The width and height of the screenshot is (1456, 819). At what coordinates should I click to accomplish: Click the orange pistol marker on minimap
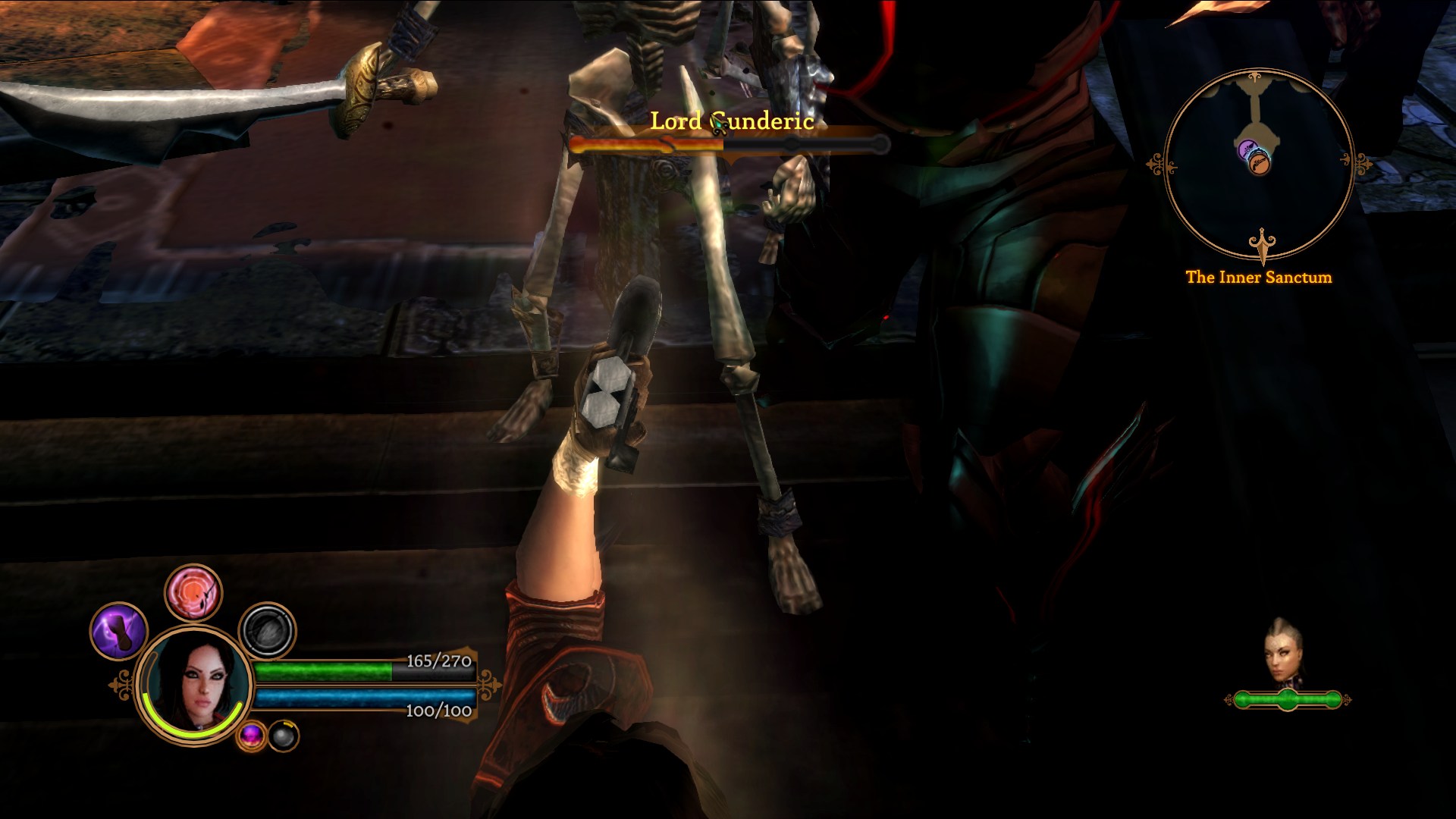click(1259, 163)
